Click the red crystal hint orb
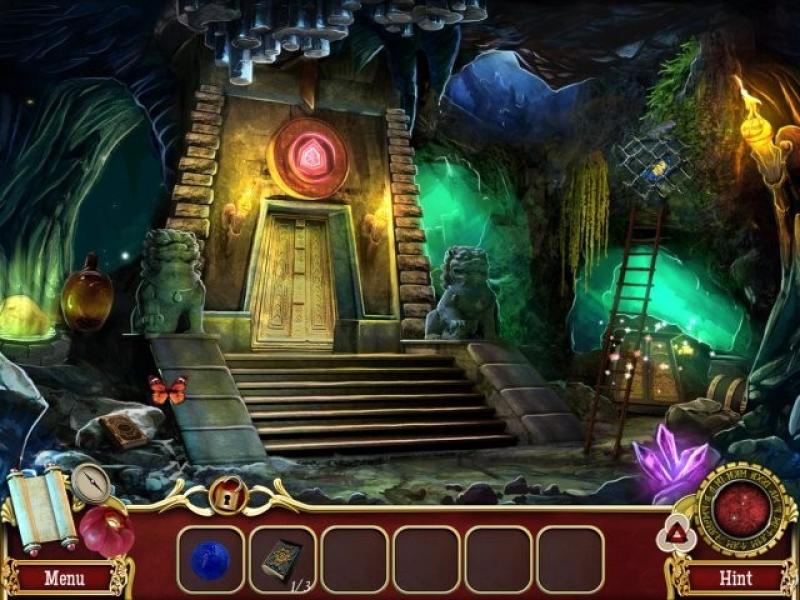 click(x=741, y=510)
